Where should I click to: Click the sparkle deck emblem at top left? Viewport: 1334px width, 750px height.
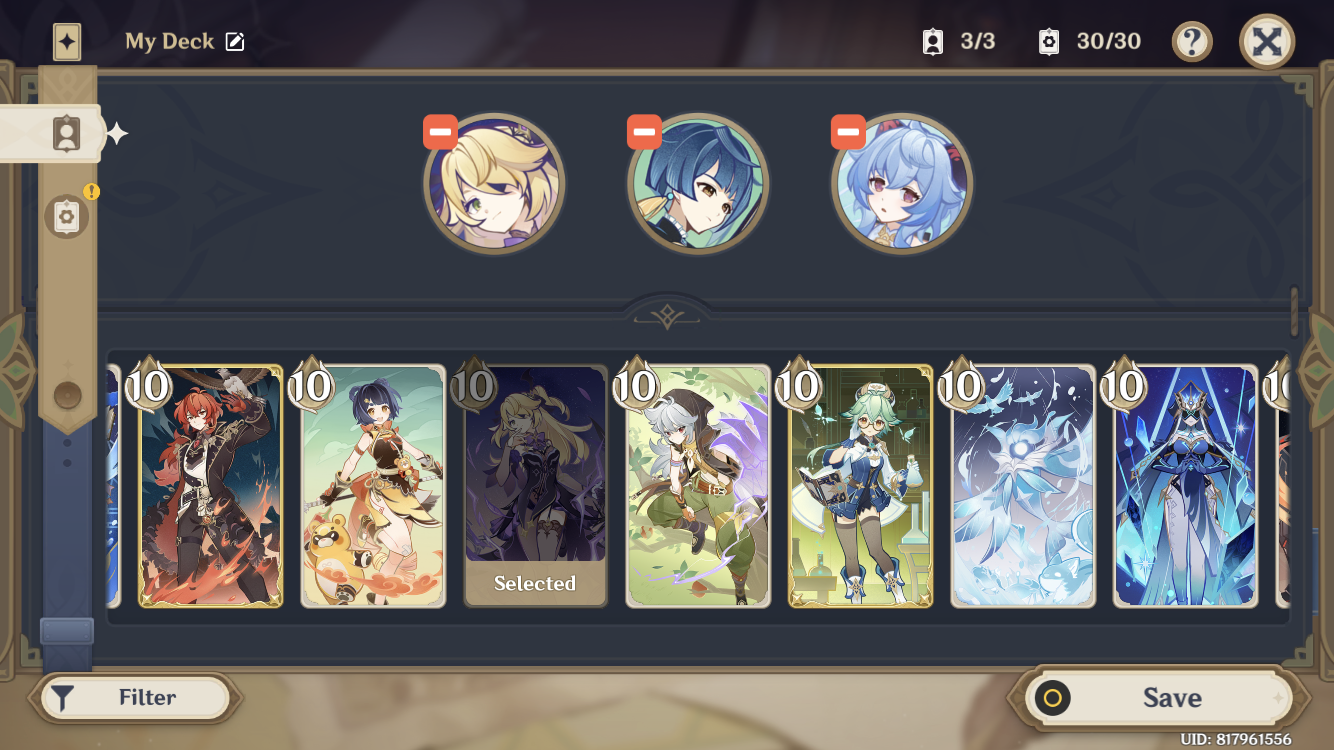tap(66, 41)
